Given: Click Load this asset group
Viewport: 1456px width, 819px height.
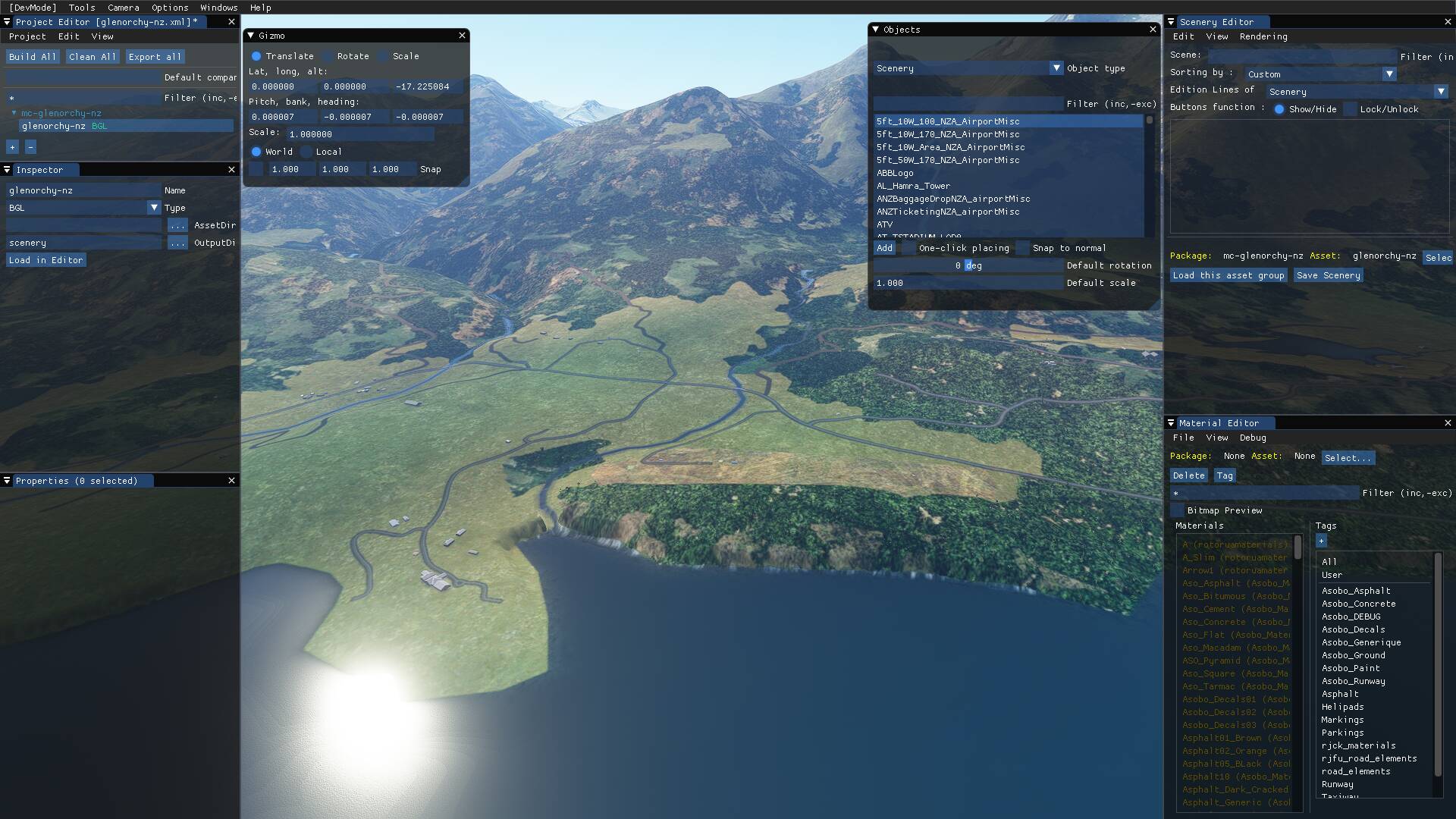Looking at the screenshot, I should 1228,275.
